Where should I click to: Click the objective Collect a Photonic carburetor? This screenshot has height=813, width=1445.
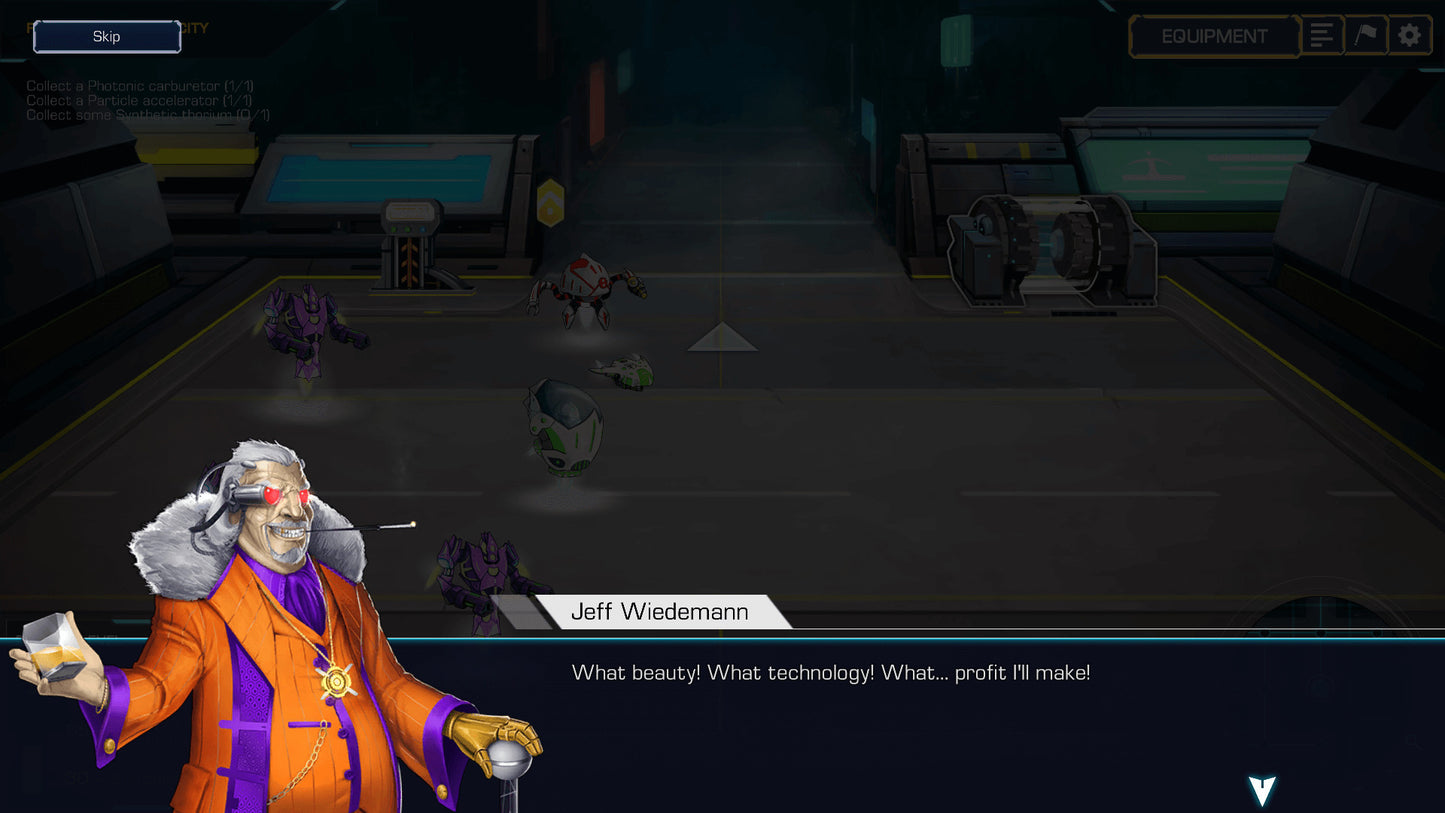click(x=138, y=86)
